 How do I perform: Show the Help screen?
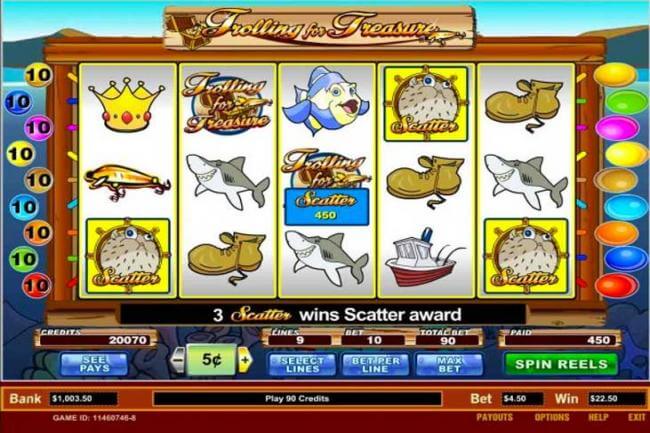pos(598,417)
